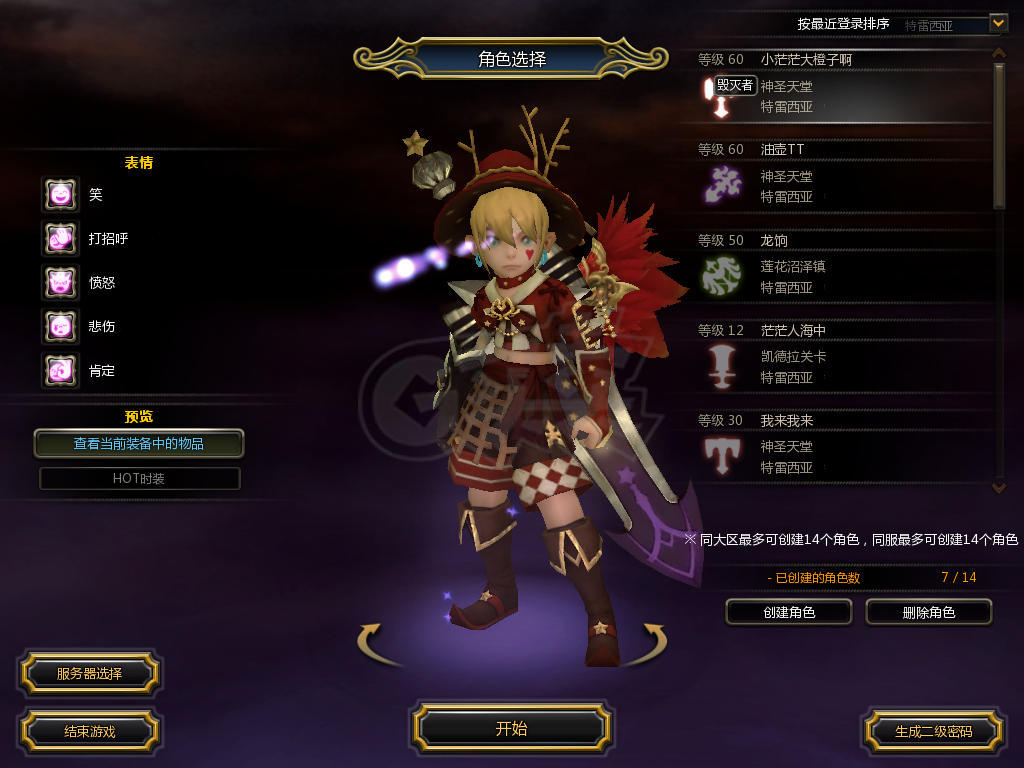Select 删除角色 to delete character

click(928, 612)
